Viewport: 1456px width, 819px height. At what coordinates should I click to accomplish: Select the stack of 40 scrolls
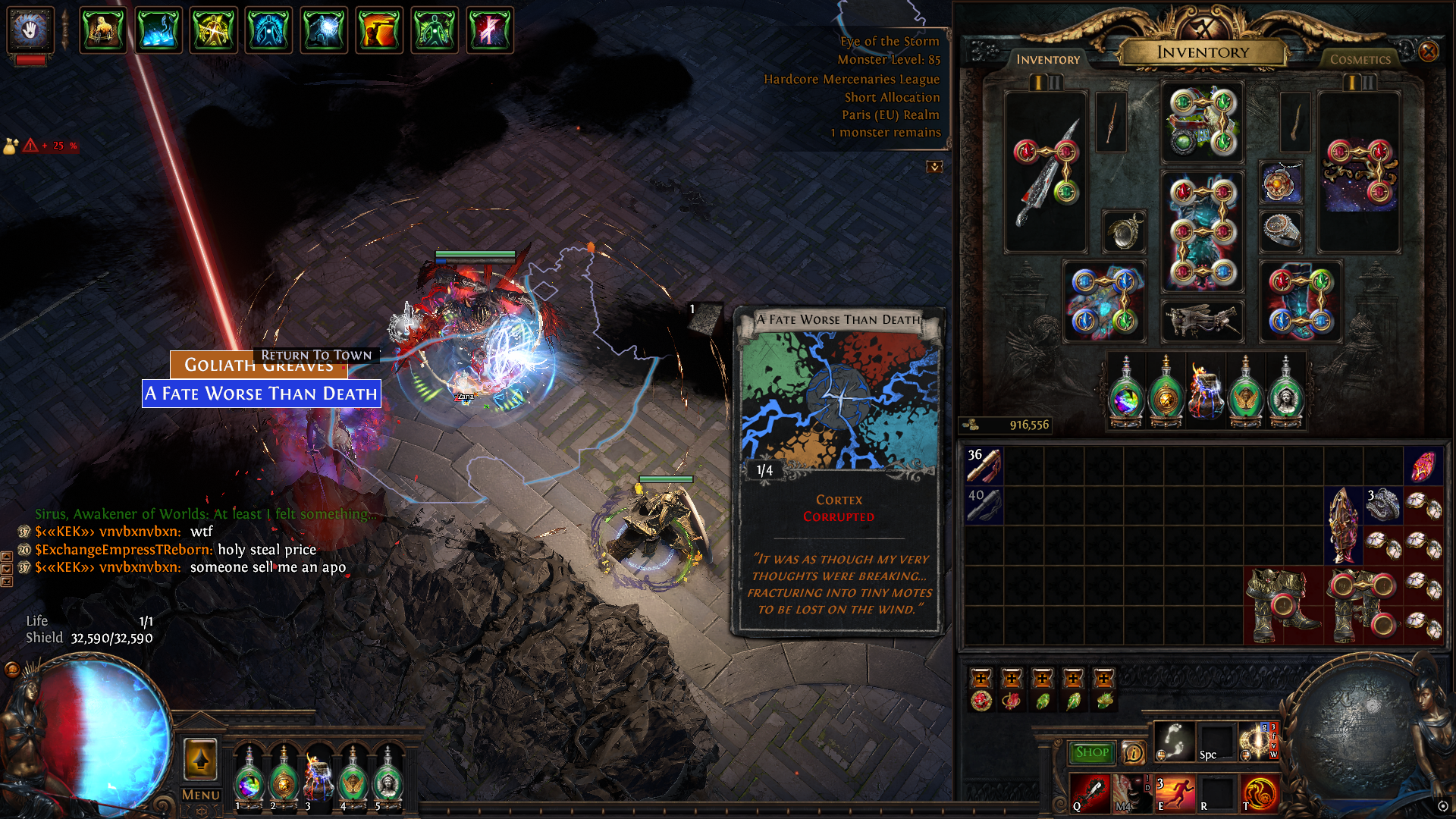(x=984, y=505)
